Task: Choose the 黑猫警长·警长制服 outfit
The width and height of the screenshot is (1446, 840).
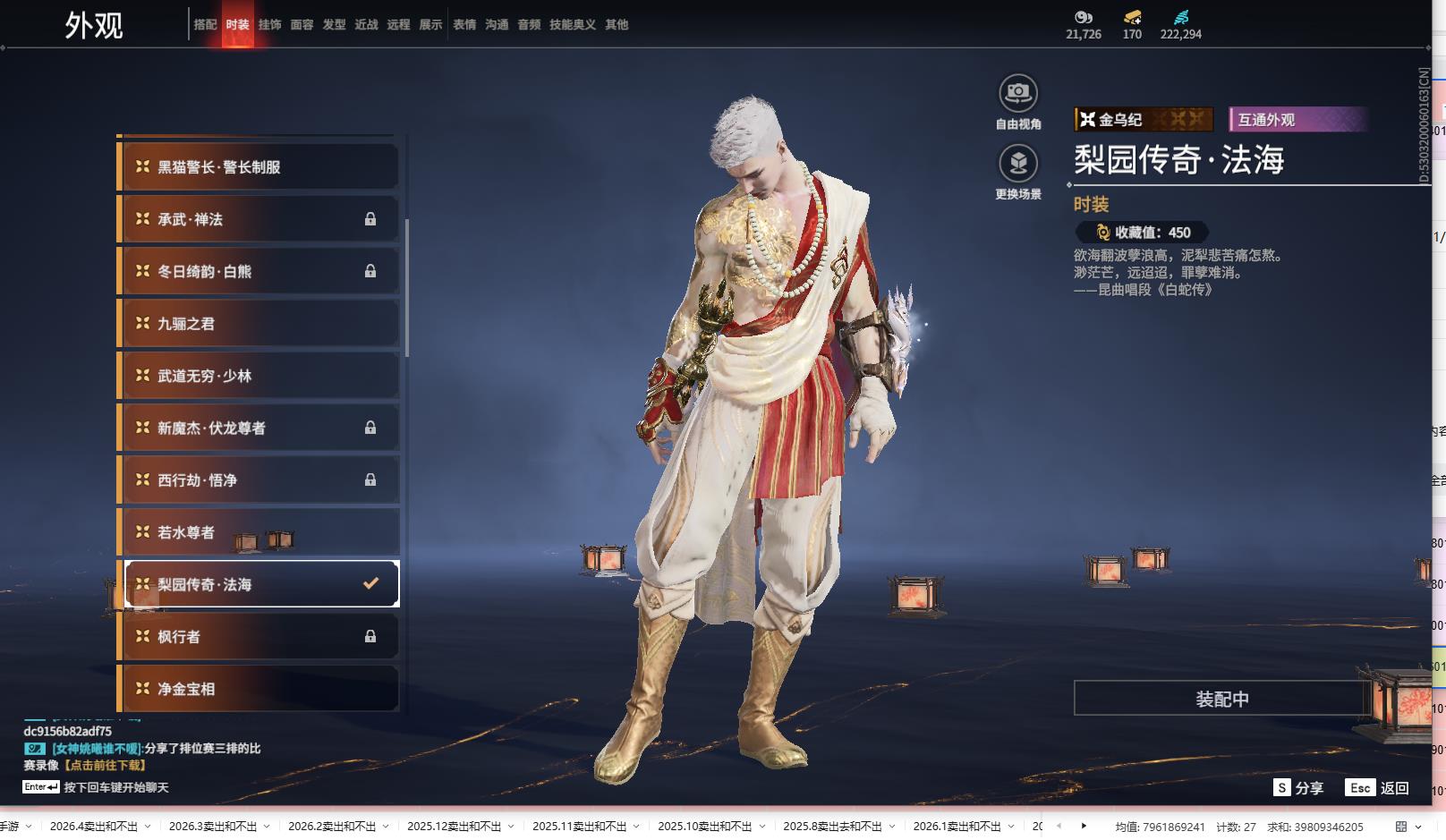Action: click(x=259, y=167)
